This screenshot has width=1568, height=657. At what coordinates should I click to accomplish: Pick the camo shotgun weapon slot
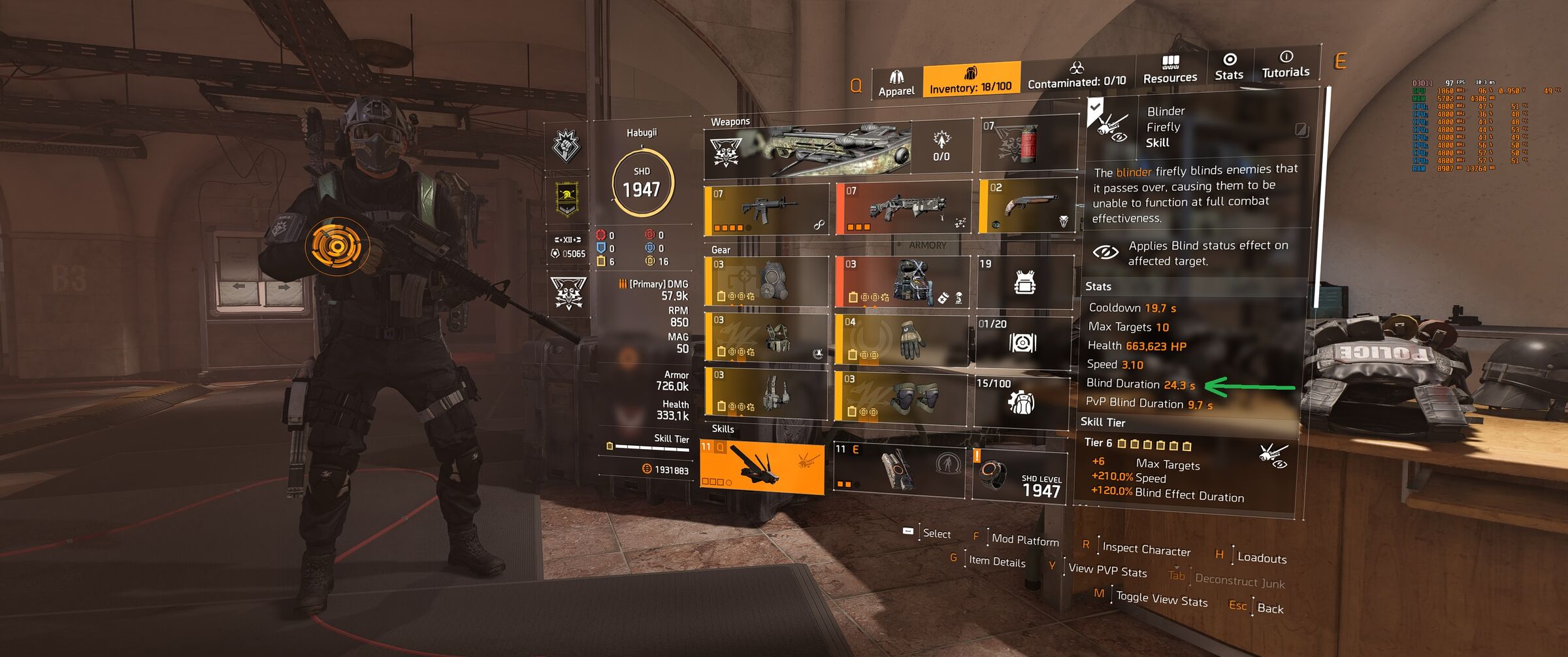903,208
